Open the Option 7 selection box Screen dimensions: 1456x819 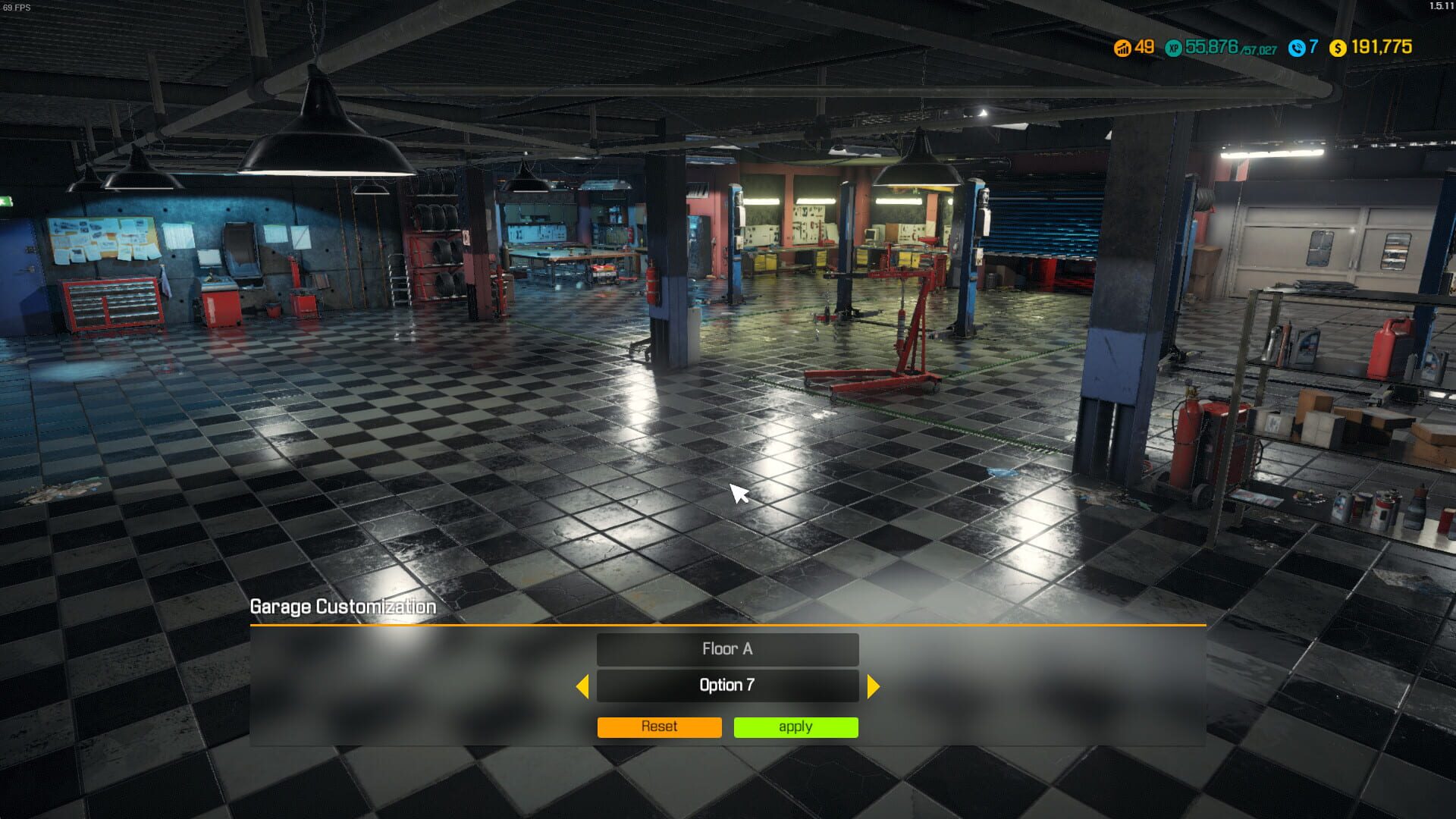pos(727,685)
